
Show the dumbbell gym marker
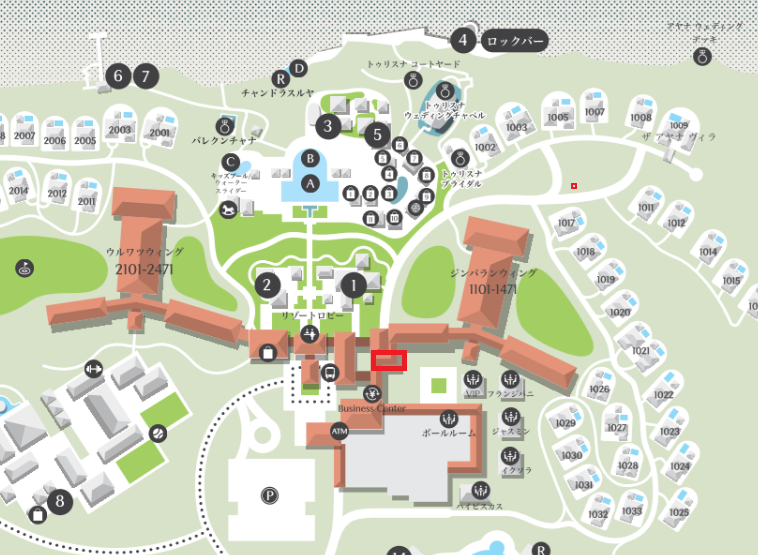pyautogui.click(x=95, y=369)
